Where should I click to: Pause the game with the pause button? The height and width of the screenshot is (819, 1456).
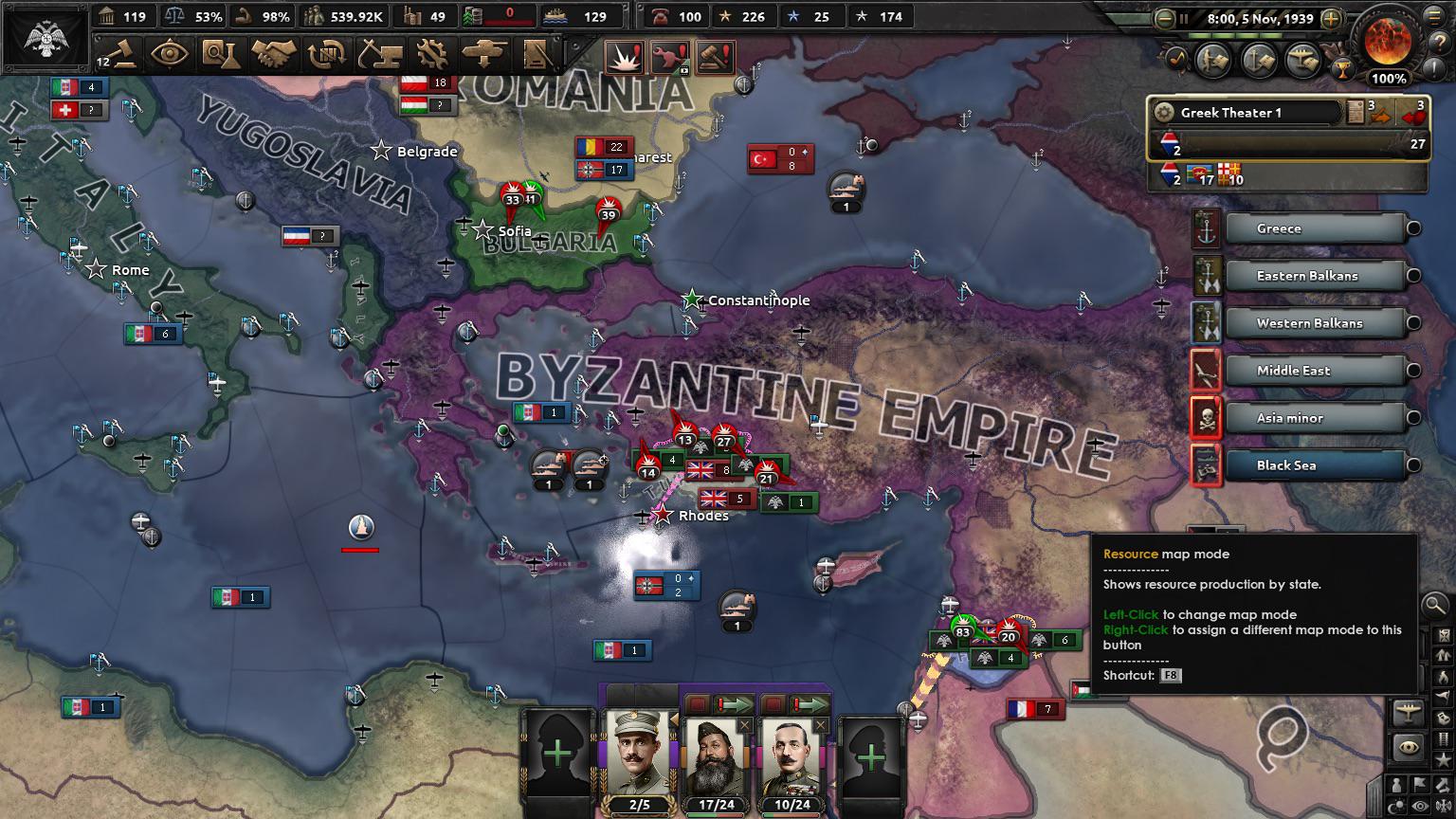point(1183,18)
